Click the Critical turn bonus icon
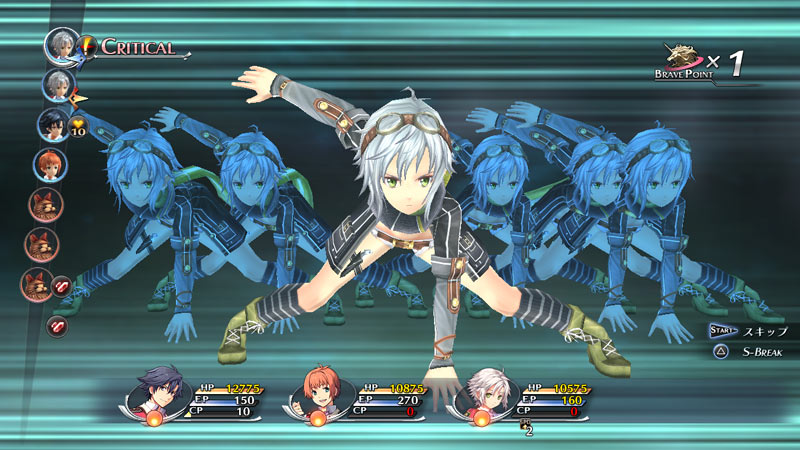 click(x=89, y=46)
